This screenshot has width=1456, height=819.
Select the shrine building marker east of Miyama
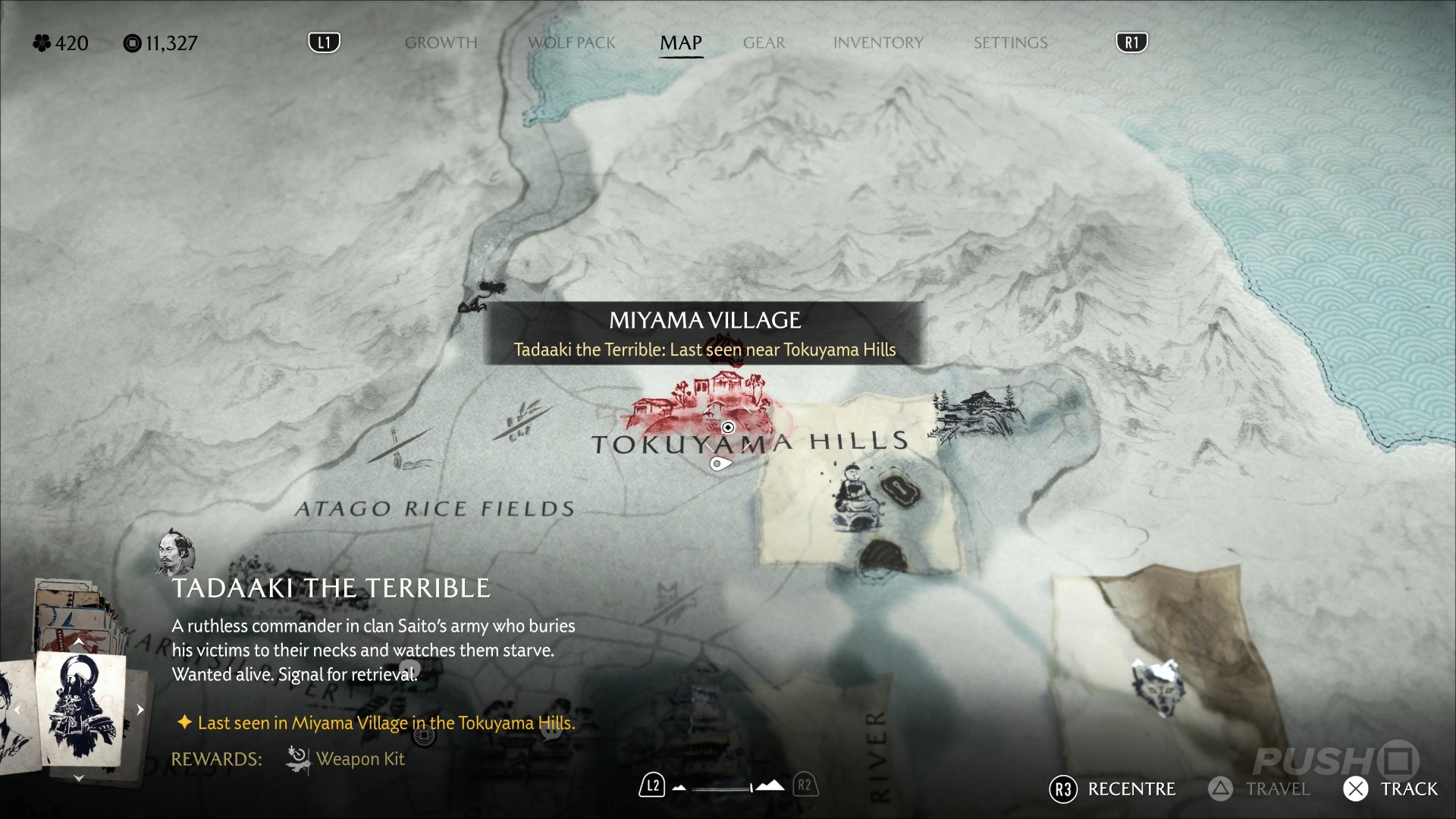pos(978,413)
